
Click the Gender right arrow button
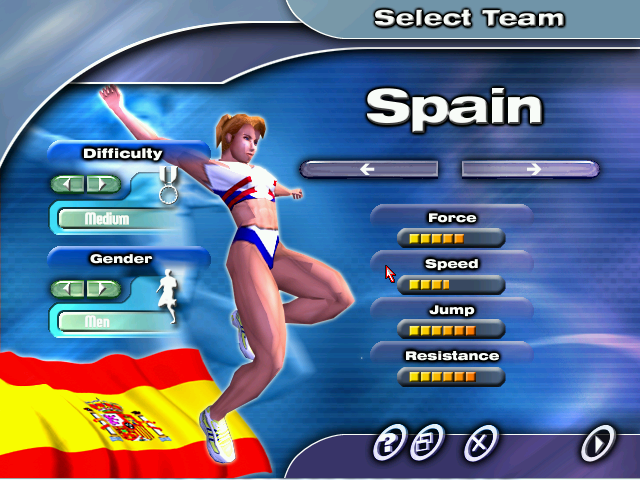101,289
